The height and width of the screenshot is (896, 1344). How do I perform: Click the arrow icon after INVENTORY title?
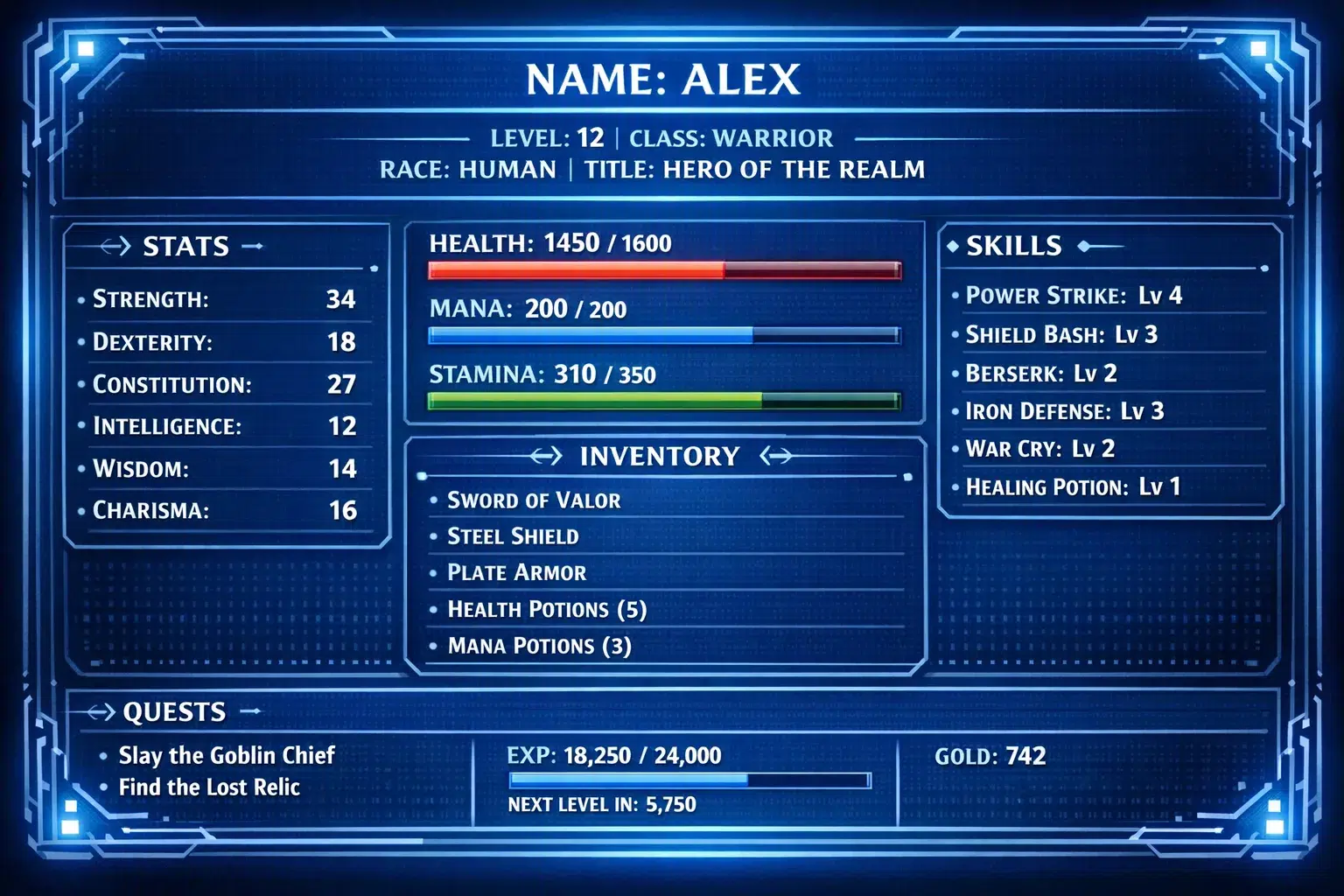(x=773, y=455)
